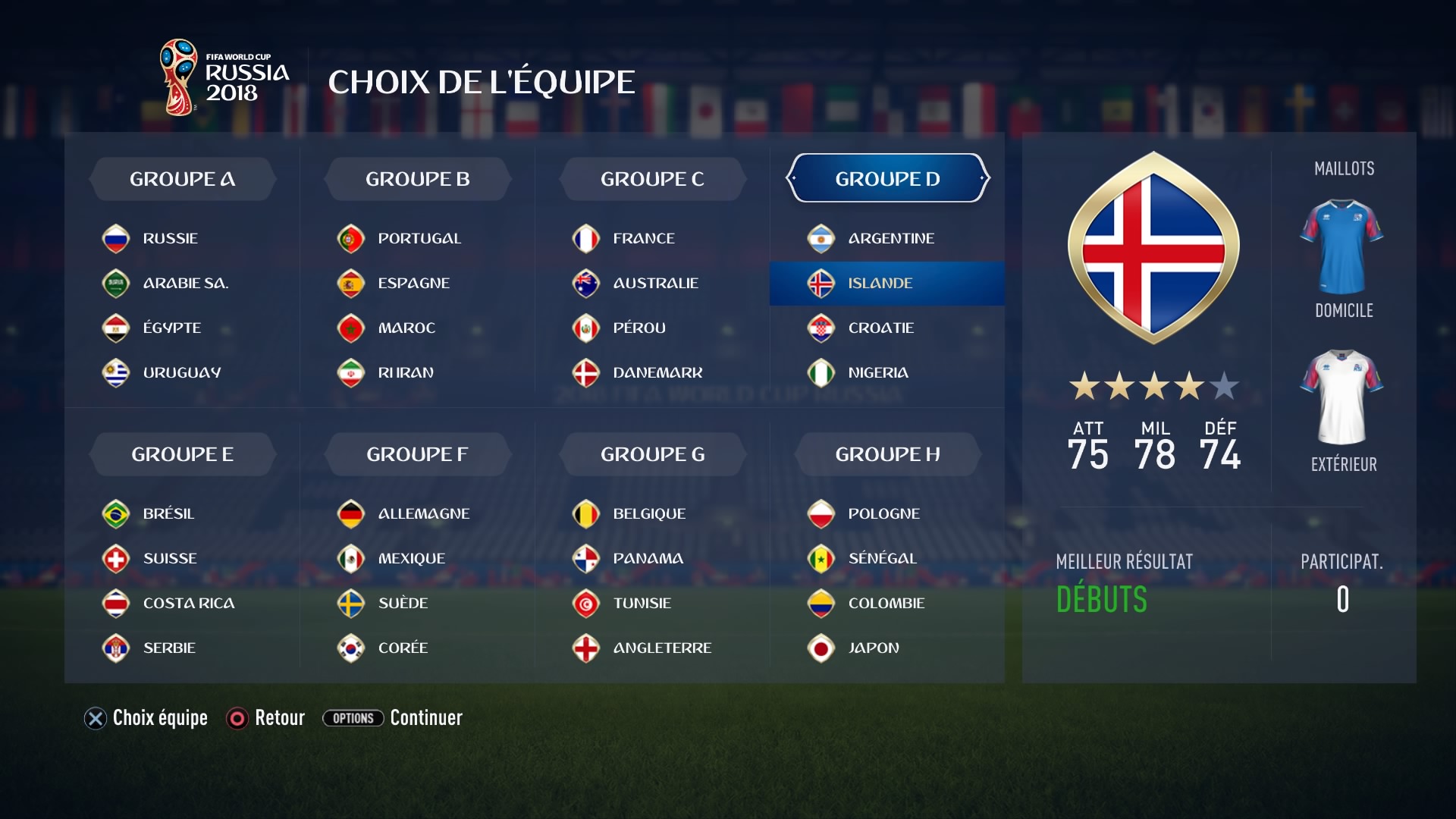This screenshot has height=819, width=1456.
Task: Select Croatie from the list
Action: pos(880,328)
